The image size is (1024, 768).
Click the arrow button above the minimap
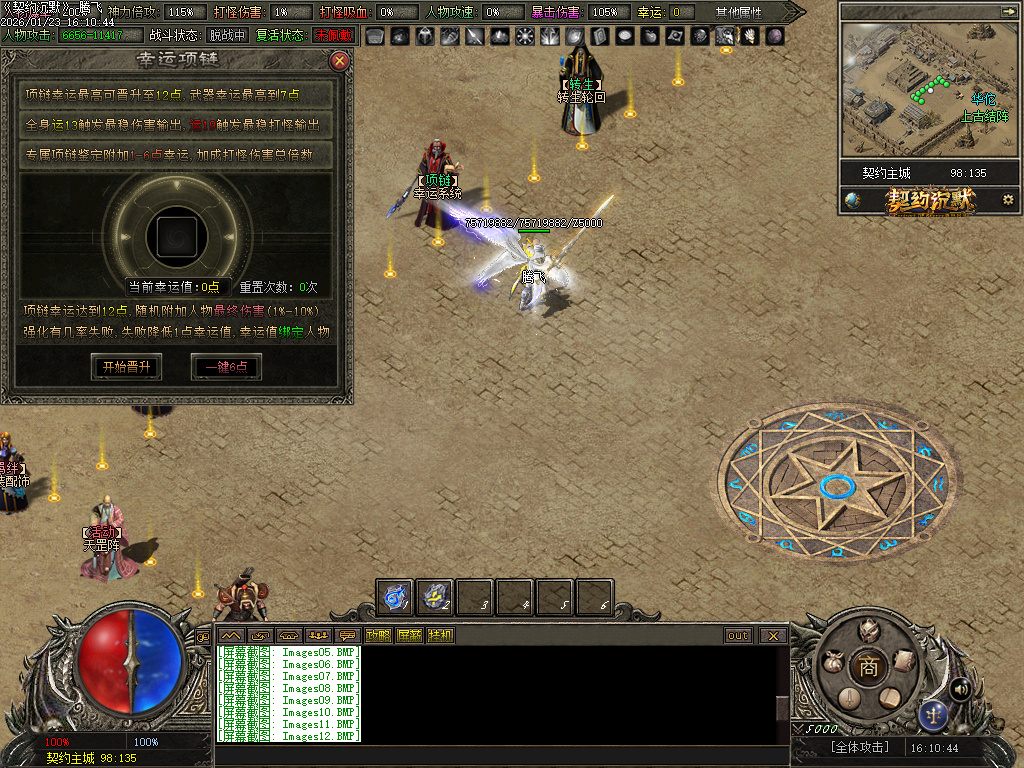[1007, 11]
